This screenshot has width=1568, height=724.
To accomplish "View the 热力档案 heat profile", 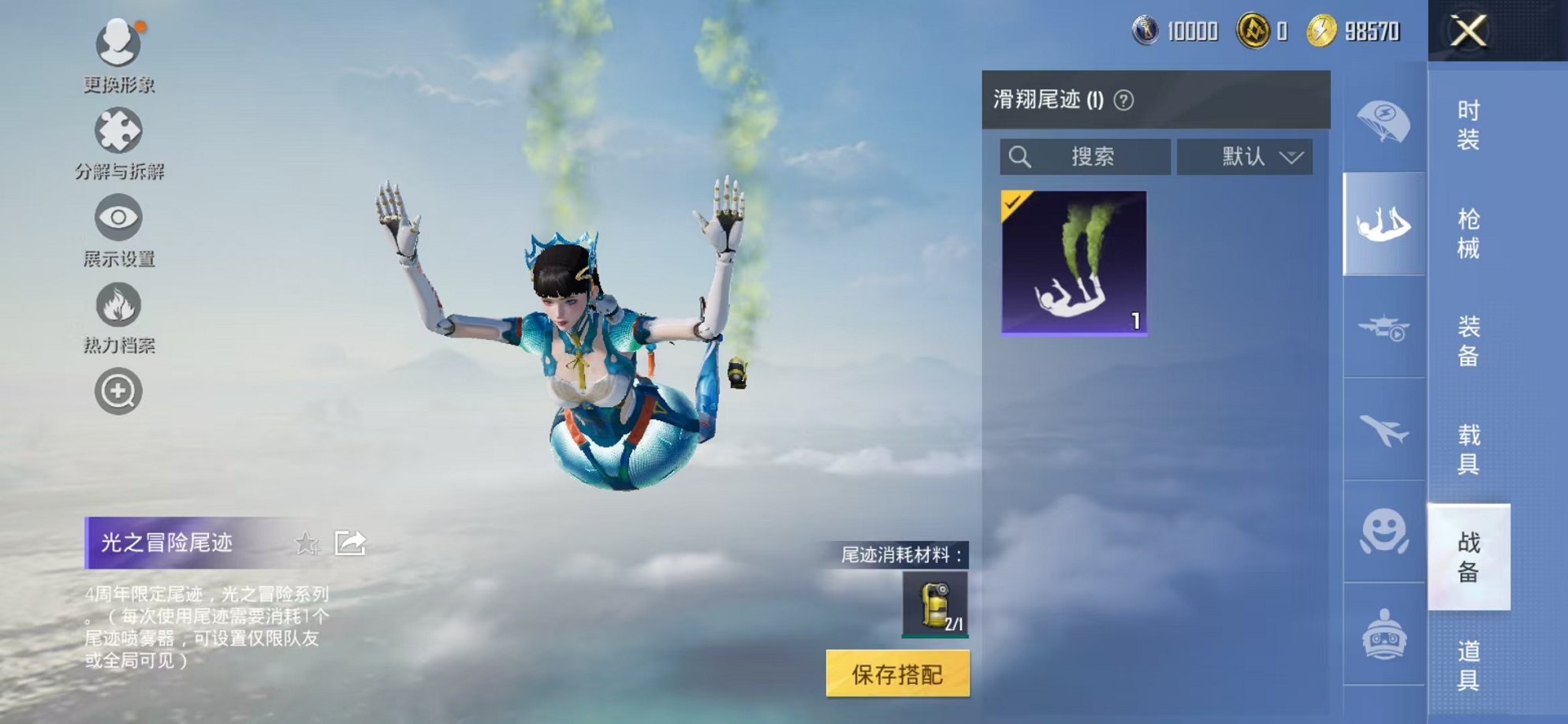I will 117,304.
